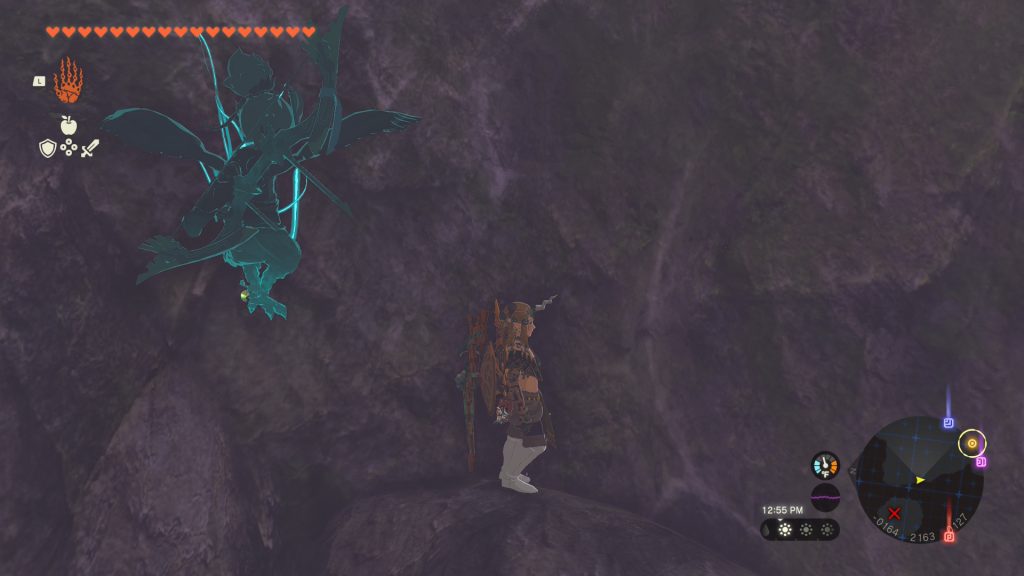Select the blue square minimap marker
The width and height of the screenshot is (1024, 576).
click(948, 423)
